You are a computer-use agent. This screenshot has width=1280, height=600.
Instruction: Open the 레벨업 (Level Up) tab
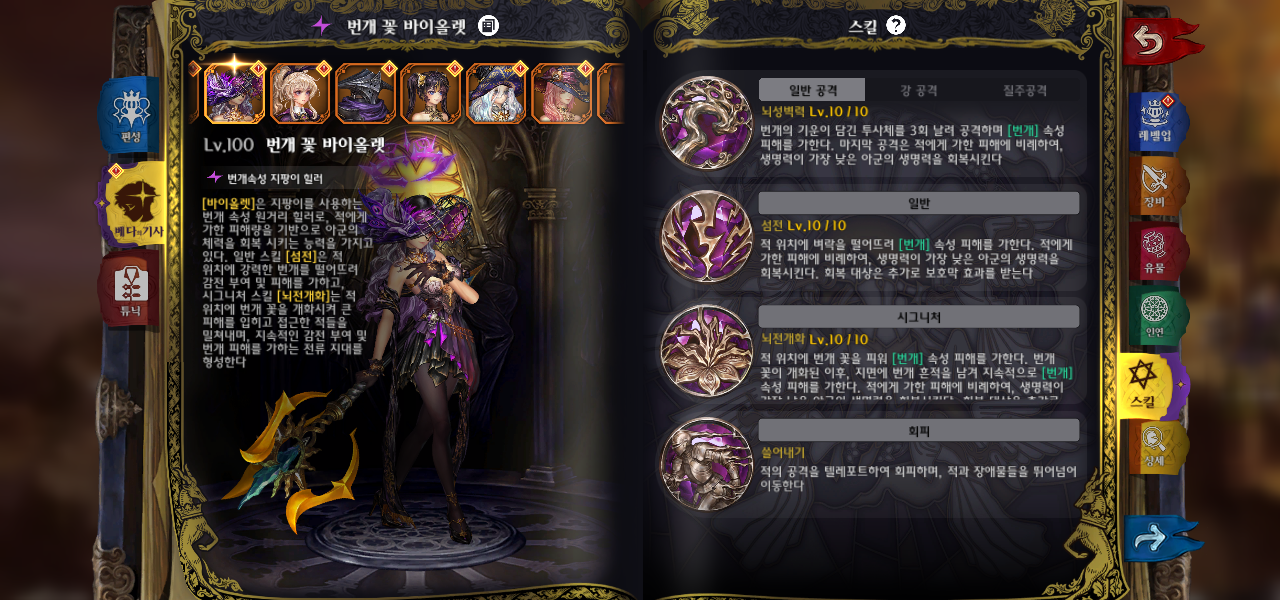[1155, 121]
